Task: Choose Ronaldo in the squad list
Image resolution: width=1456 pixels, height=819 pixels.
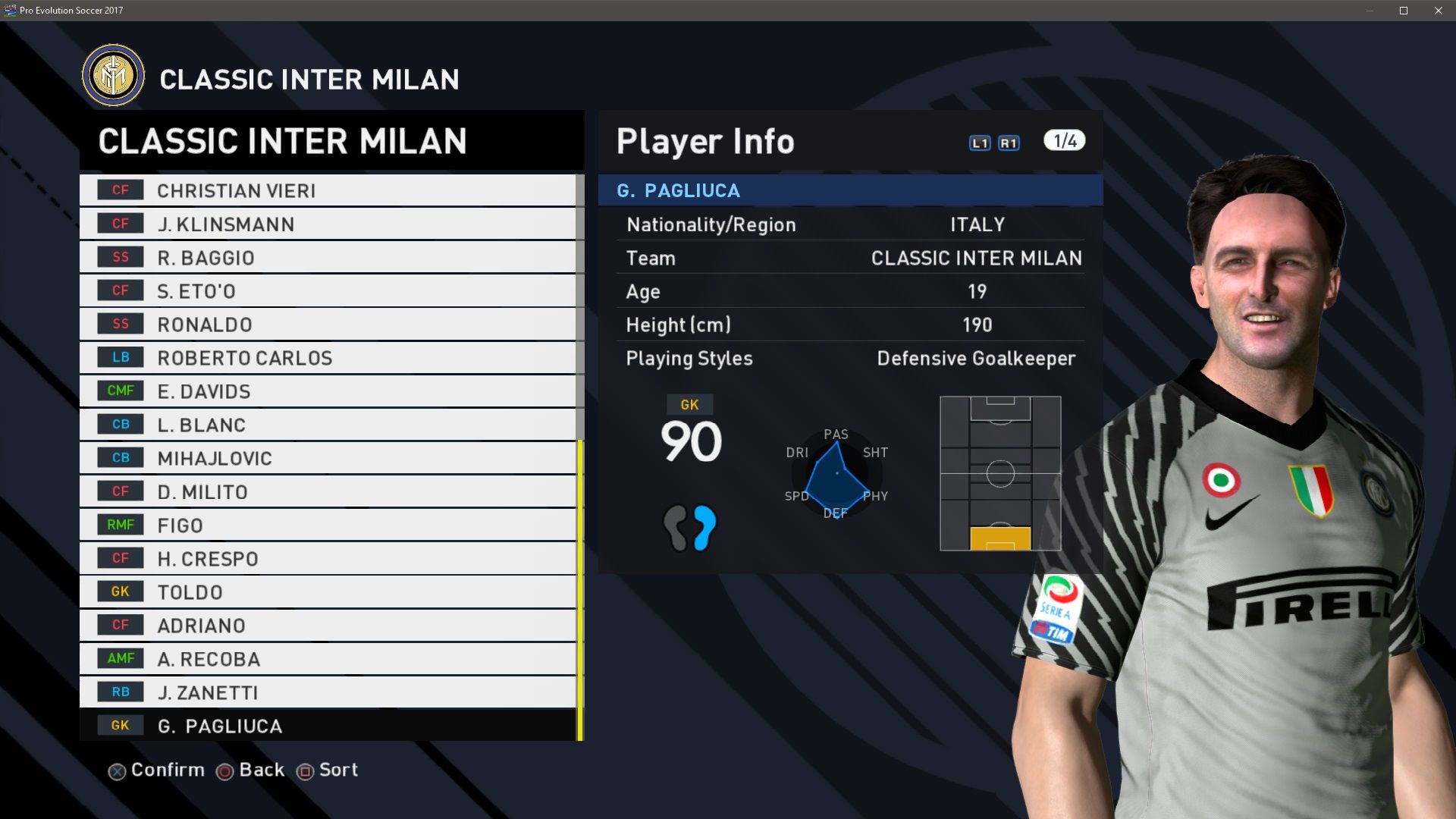Action: [328, 325]
